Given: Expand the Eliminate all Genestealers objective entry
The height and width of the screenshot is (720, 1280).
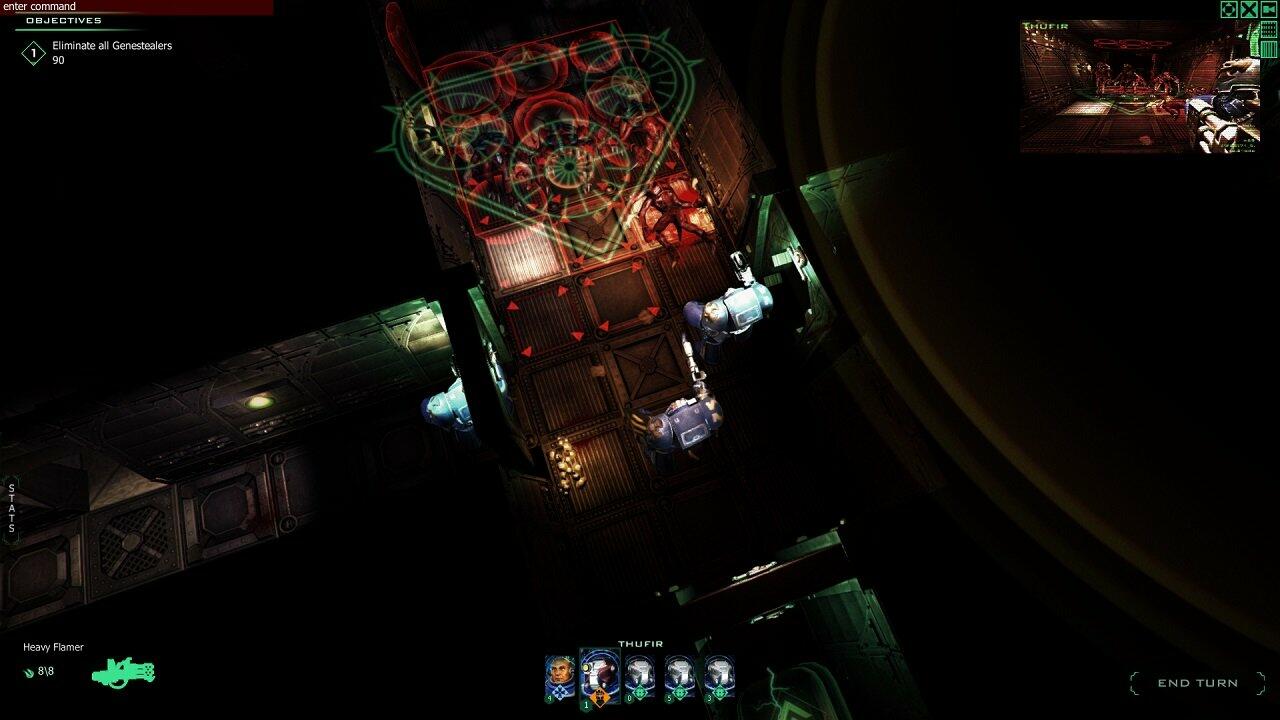Looking at the screenshot, I should 113,45.
